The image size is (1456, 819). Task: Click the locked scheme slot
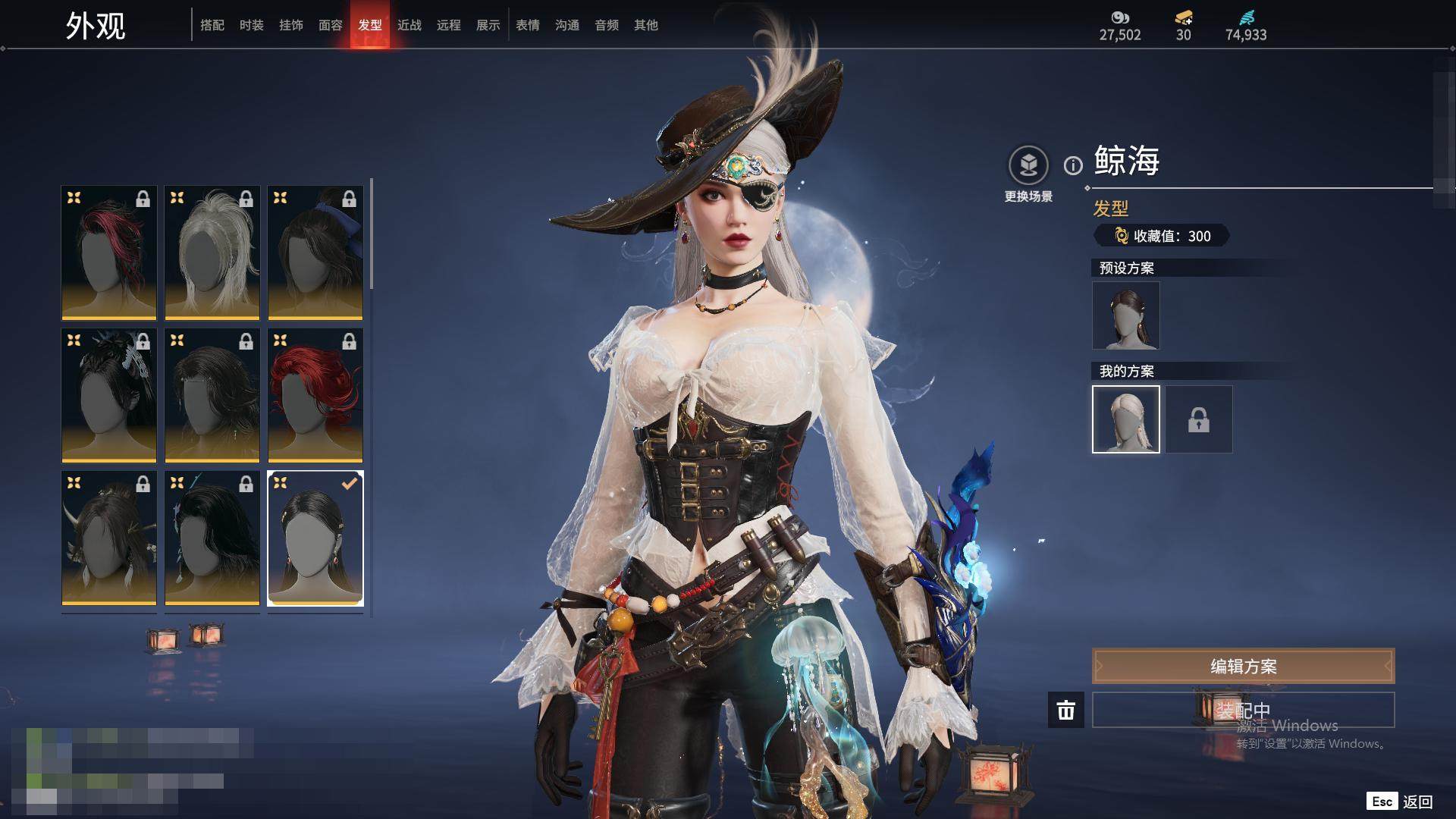click(x=1199, y=419)
